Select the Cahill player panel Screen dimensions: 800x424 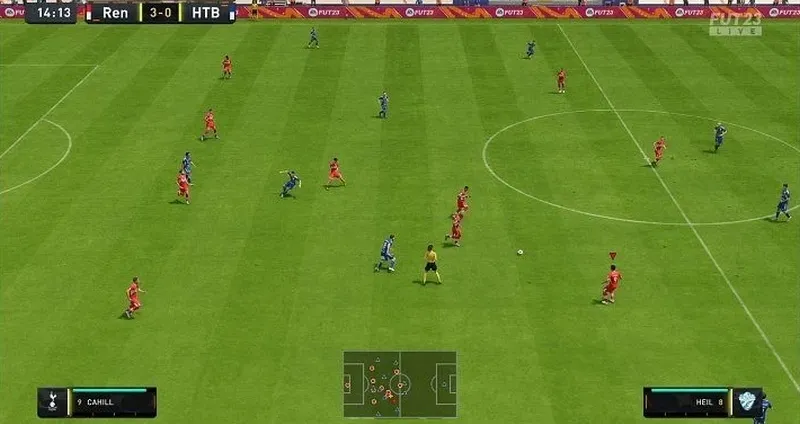97,402
